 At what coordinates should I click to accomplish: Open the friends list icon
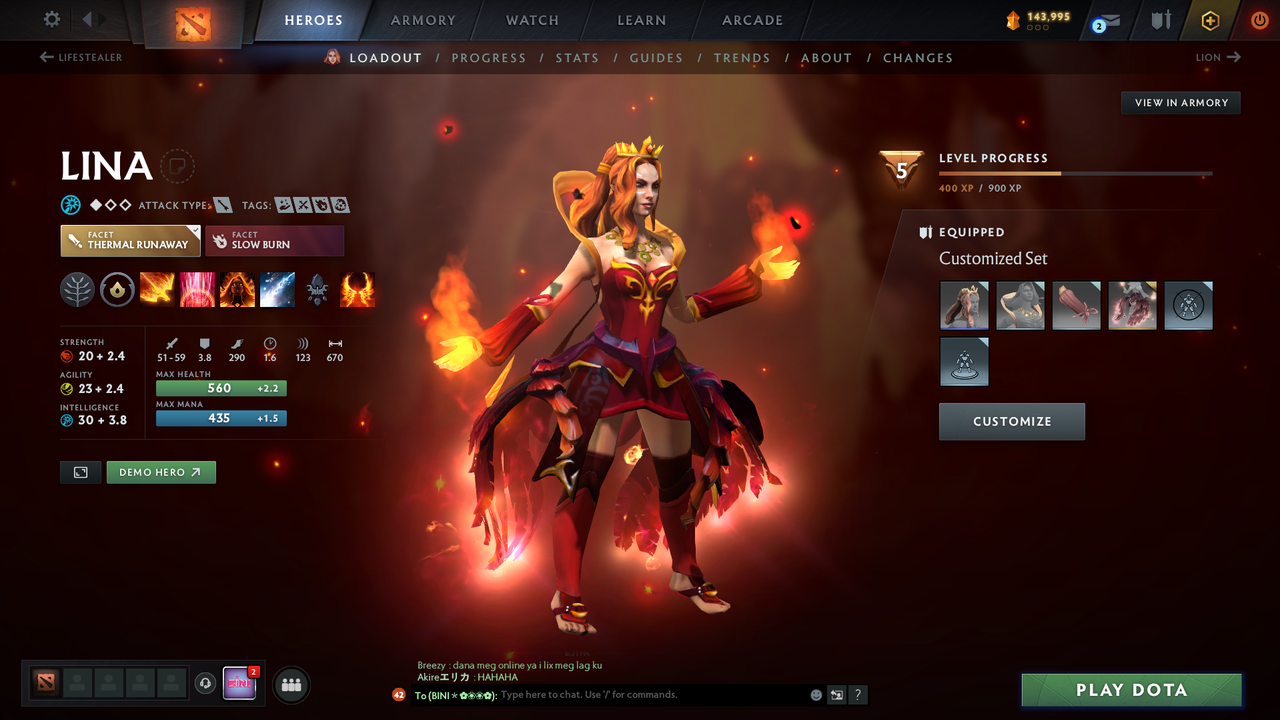point(290,684)
